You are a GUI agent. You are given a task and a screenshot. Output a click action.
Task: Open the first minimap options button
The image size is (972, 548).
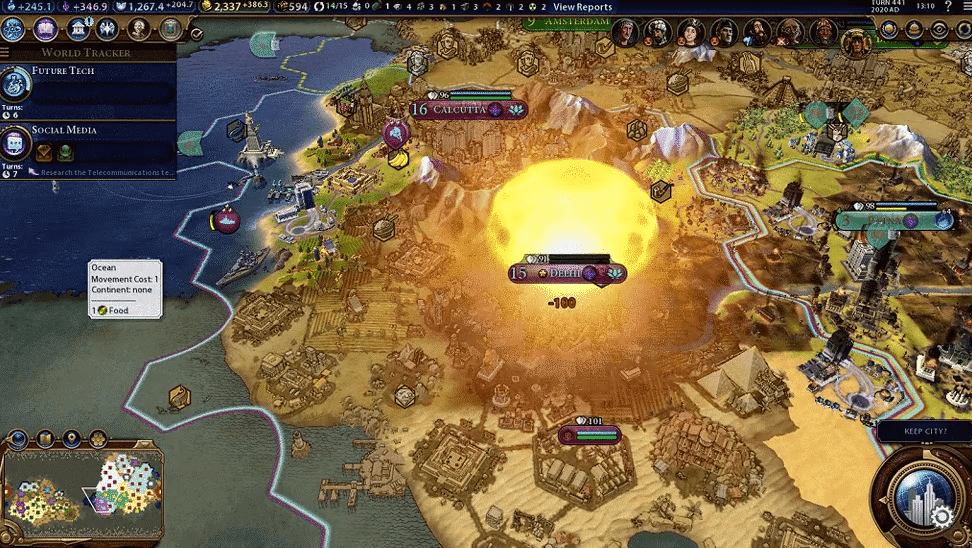[x=19, y=438]
